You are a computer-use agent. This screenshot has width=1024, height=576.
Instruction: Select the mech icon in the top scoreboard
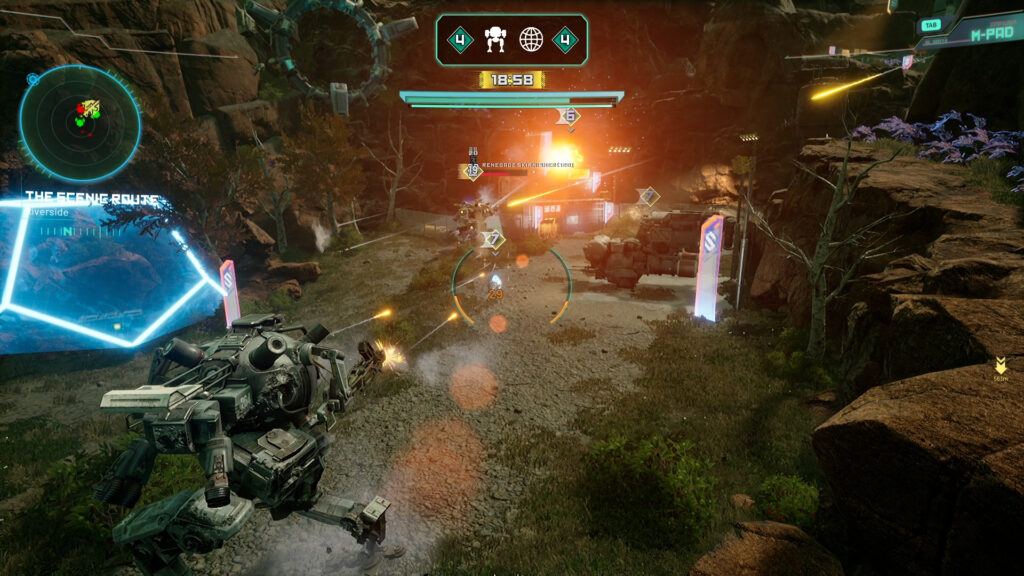pos(496,40)
